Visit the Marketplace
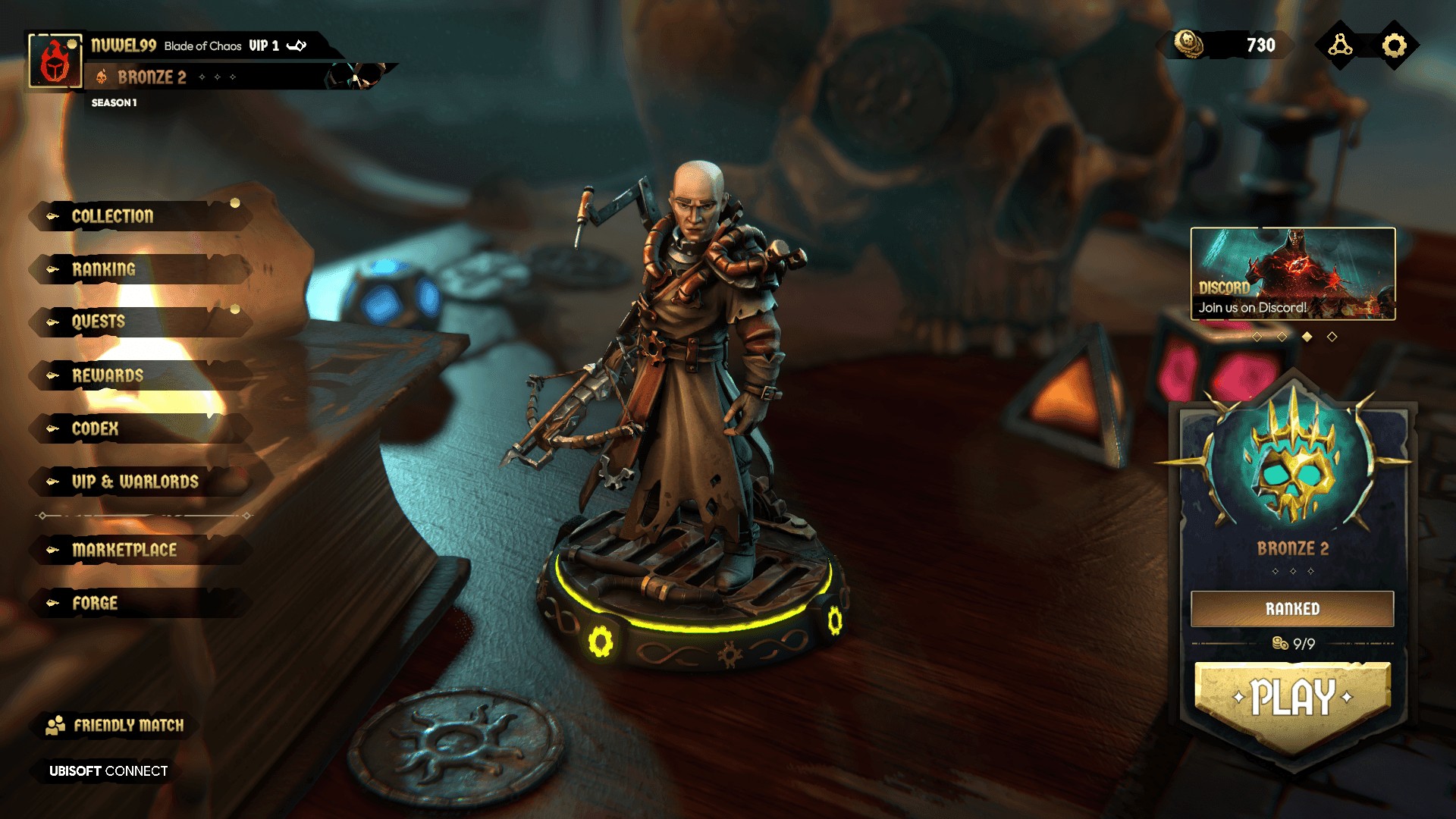The height and width of the screenshot is (819, 1456). point(124,551)
